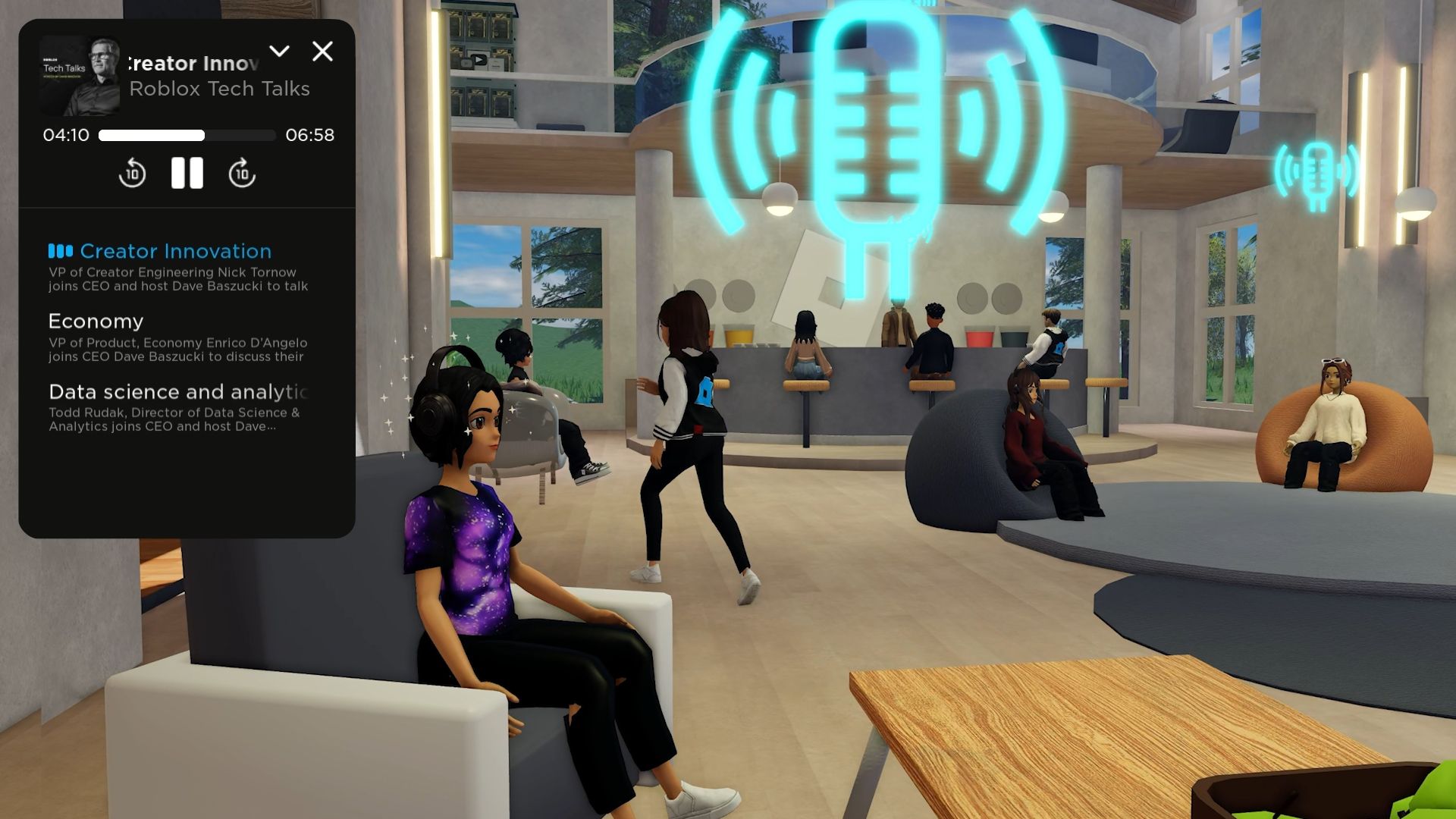This screenshot has width=1456, height=819.
Task: Close the podcast player panel
Action: [323, 51]
